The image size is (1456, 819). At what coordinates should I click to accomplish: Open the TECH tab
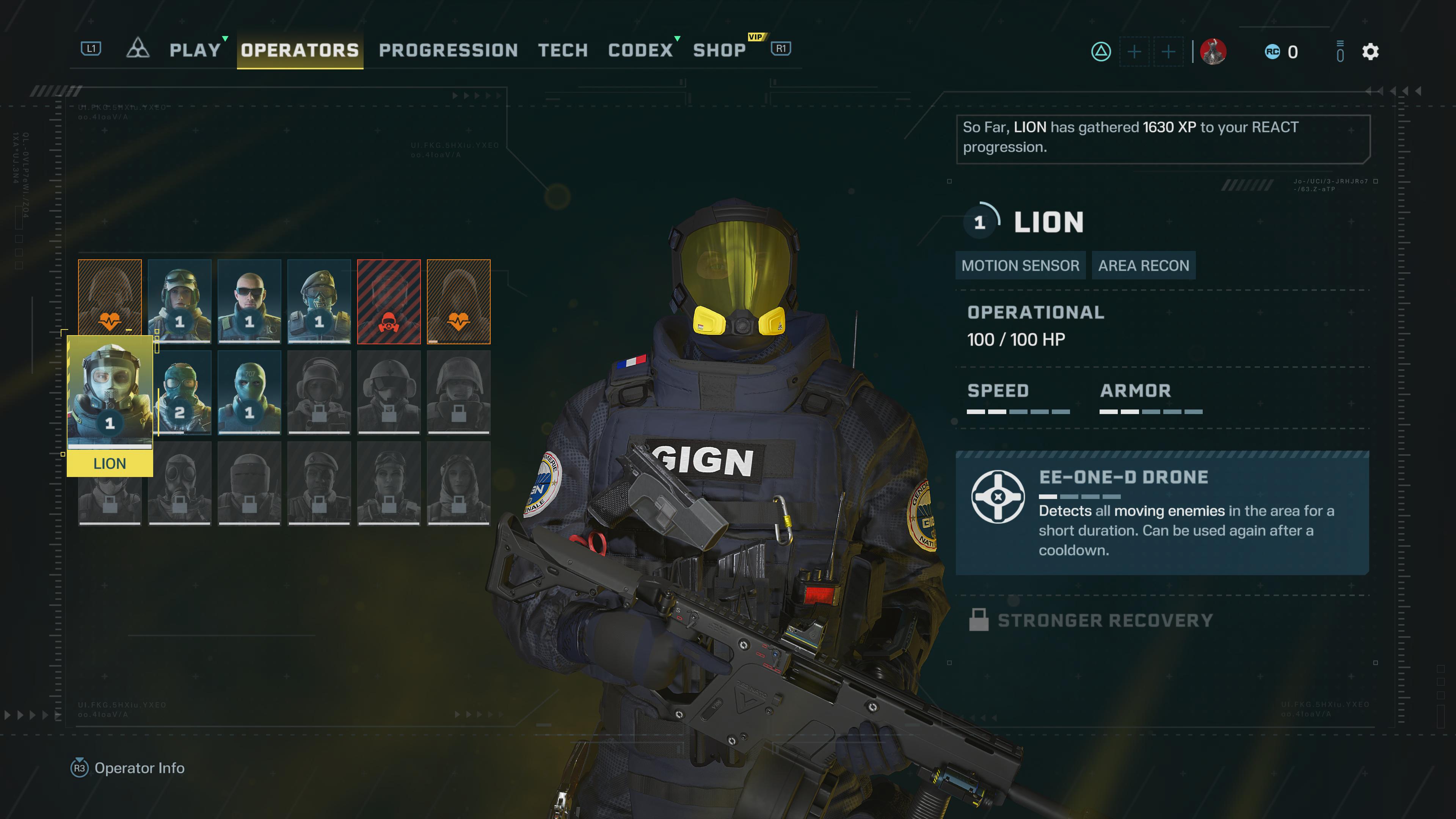click(563, 50)
